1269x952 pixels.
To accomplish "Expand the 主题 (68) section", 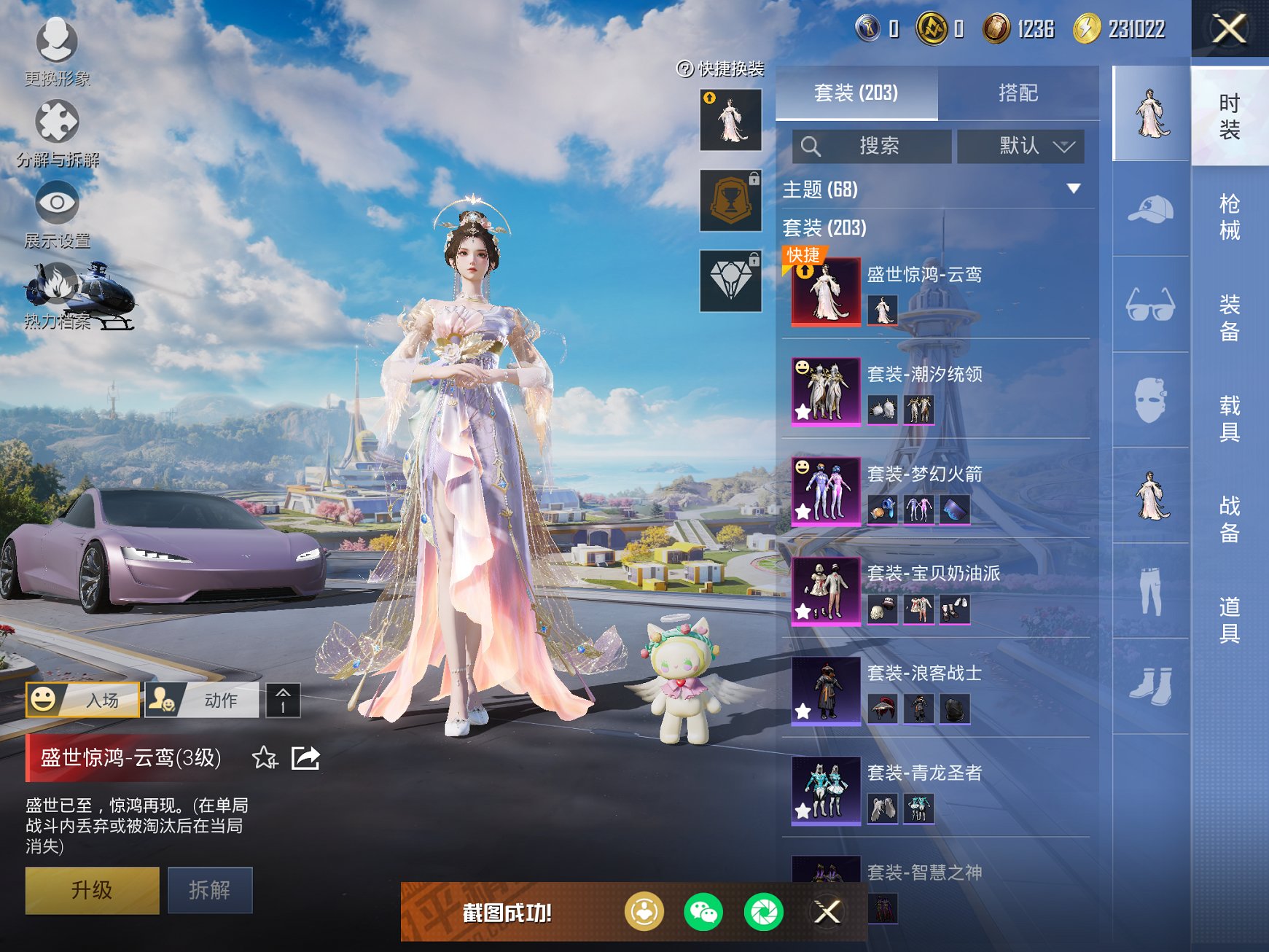I will (x=1073, y=190).
